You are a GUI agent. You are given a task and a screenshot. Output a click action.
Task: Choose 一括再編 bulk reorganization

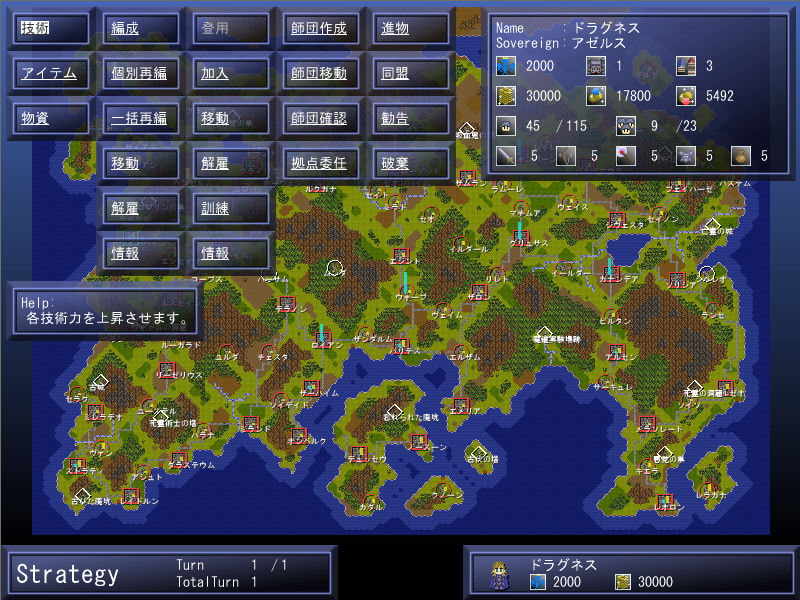click(141, 118)
